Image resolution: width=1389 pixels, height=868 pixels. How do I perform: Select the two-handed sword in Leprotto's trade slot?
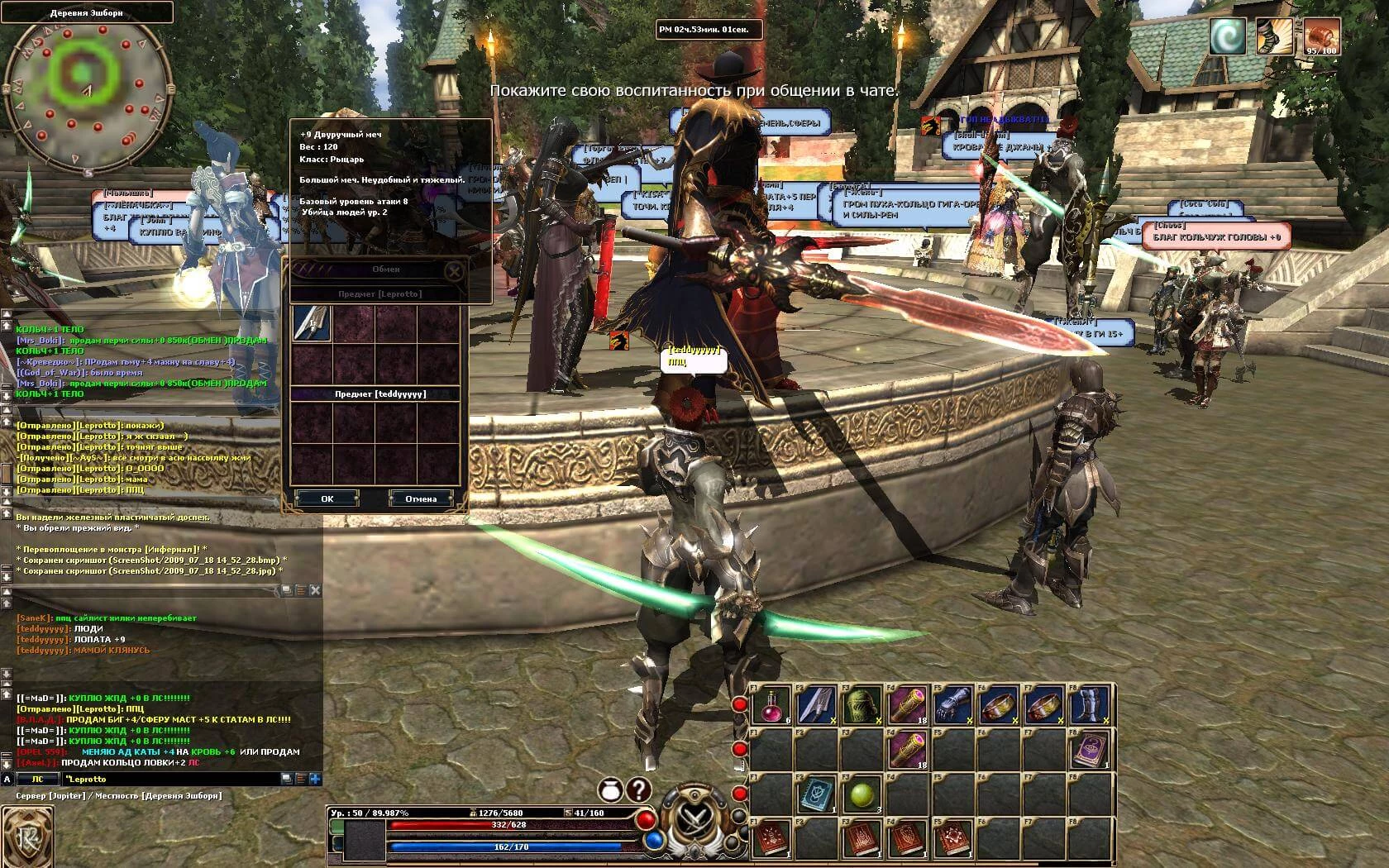point(311,323)
